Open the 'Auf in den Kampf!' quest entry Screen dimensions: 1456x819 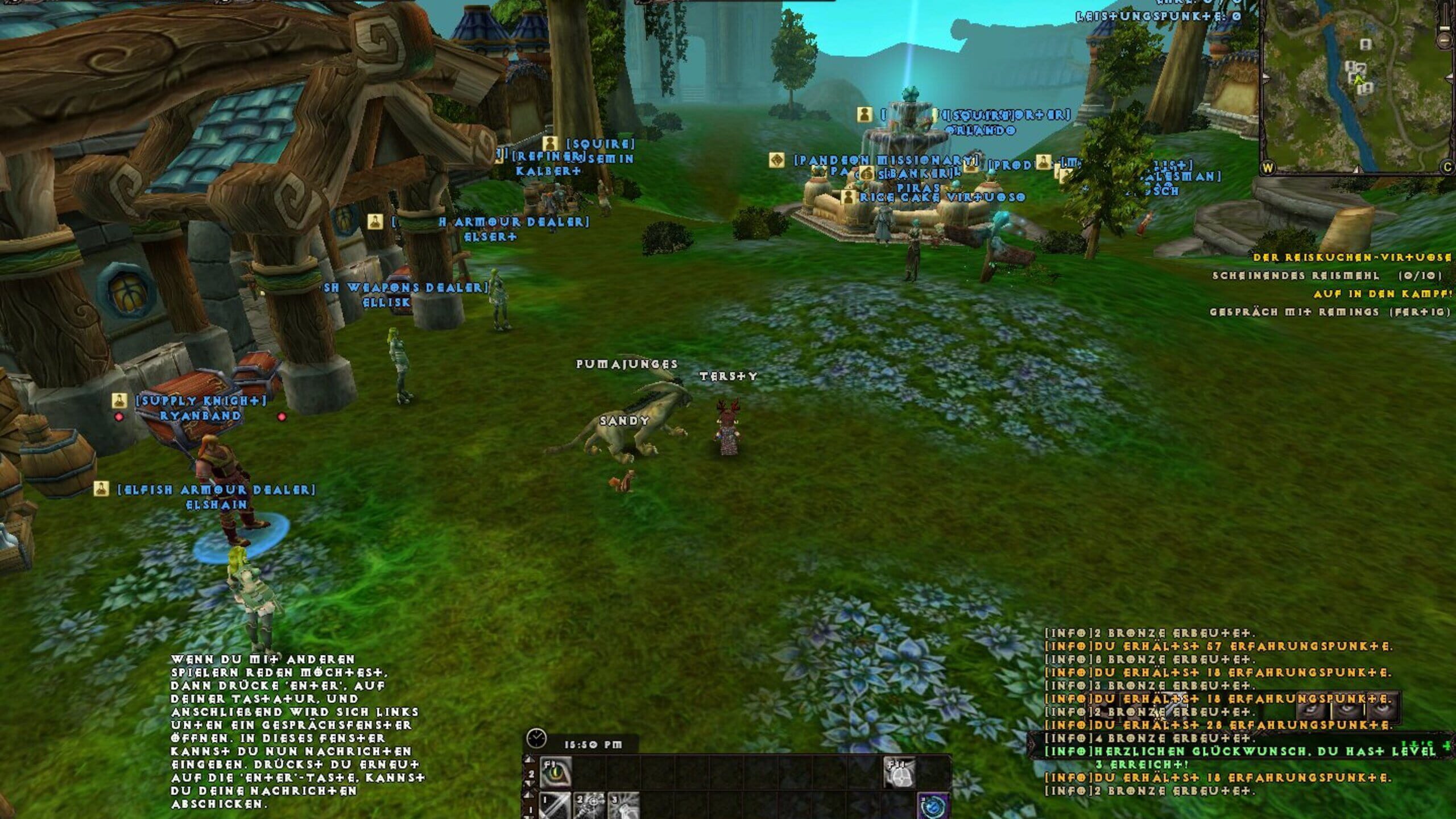coord(1383,294)
